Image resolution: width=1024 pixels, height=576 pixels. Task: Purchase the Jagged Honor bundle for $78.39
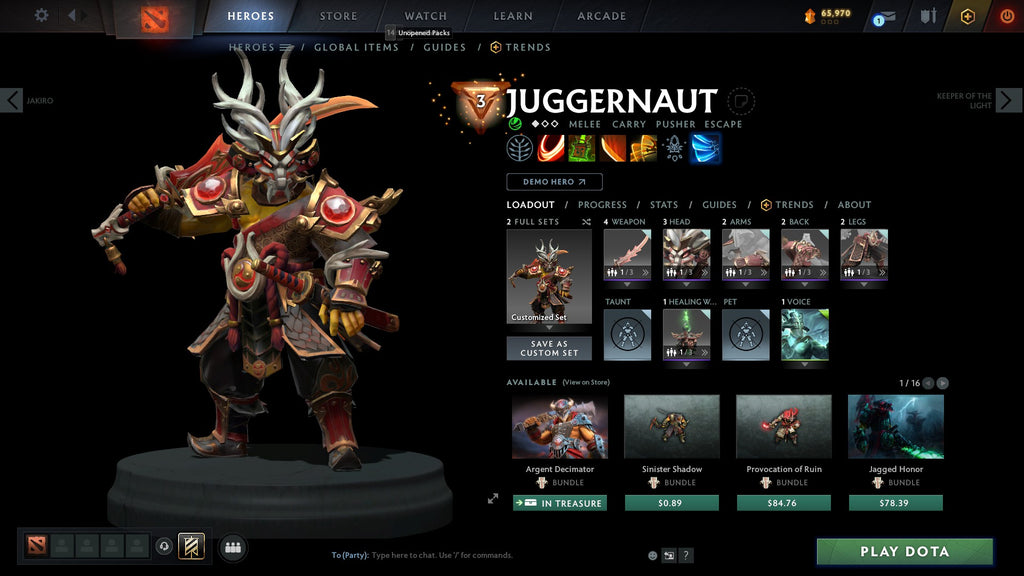coord(895,503)
